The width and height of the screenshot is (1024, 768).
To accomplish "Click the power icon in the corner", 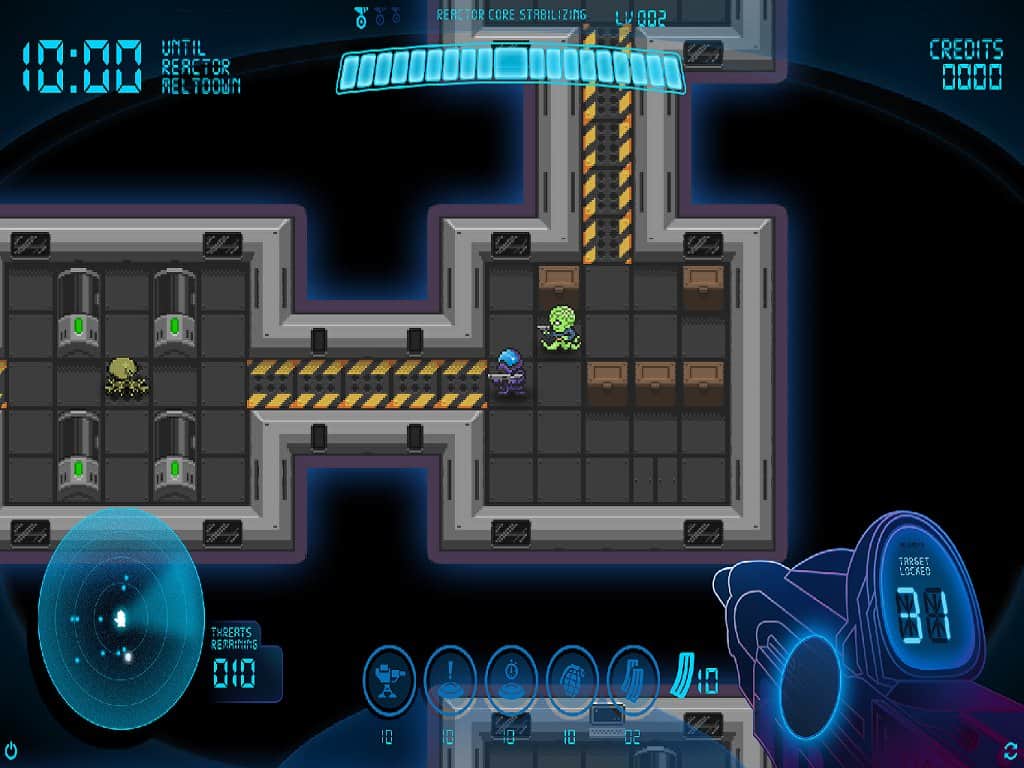I will point(11,749).
